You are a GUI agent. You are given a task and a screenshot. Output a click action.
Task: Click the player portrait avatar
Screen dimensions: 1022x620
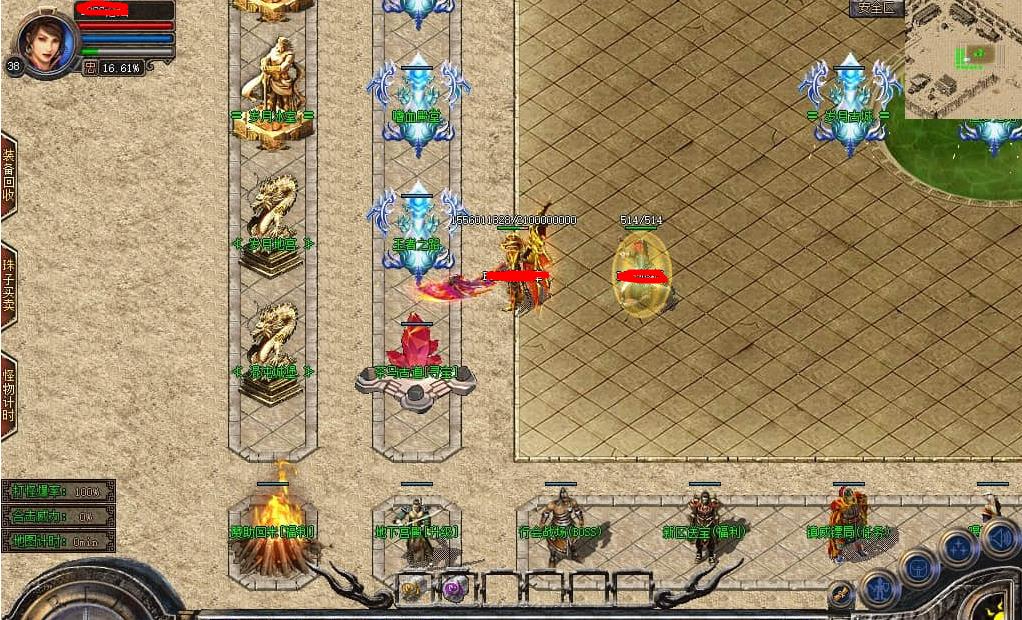pos(47,42)
